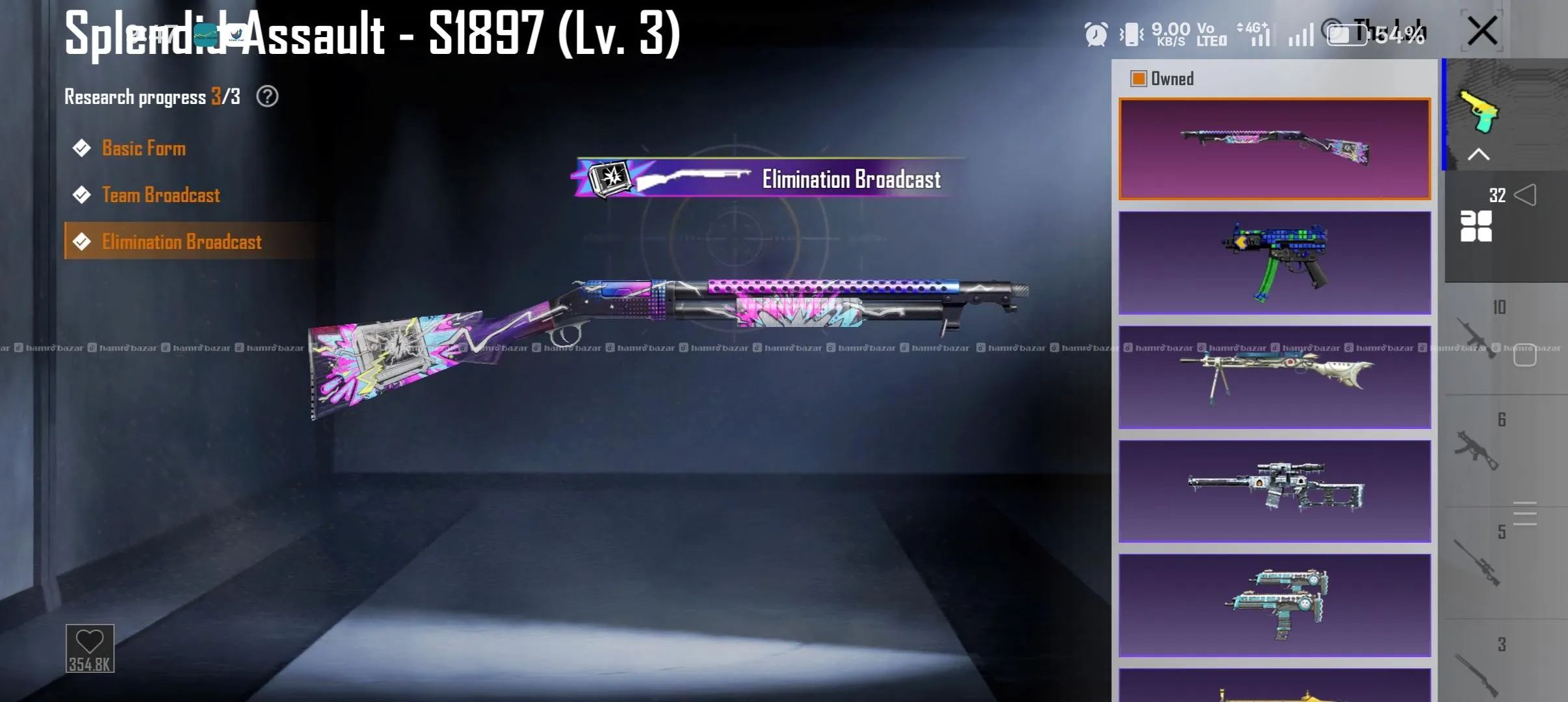1568x702 pixels.
Task: Select the Splendid Assault S1897 shotgun thumbnail
Action: click(x=1274, y=149)
